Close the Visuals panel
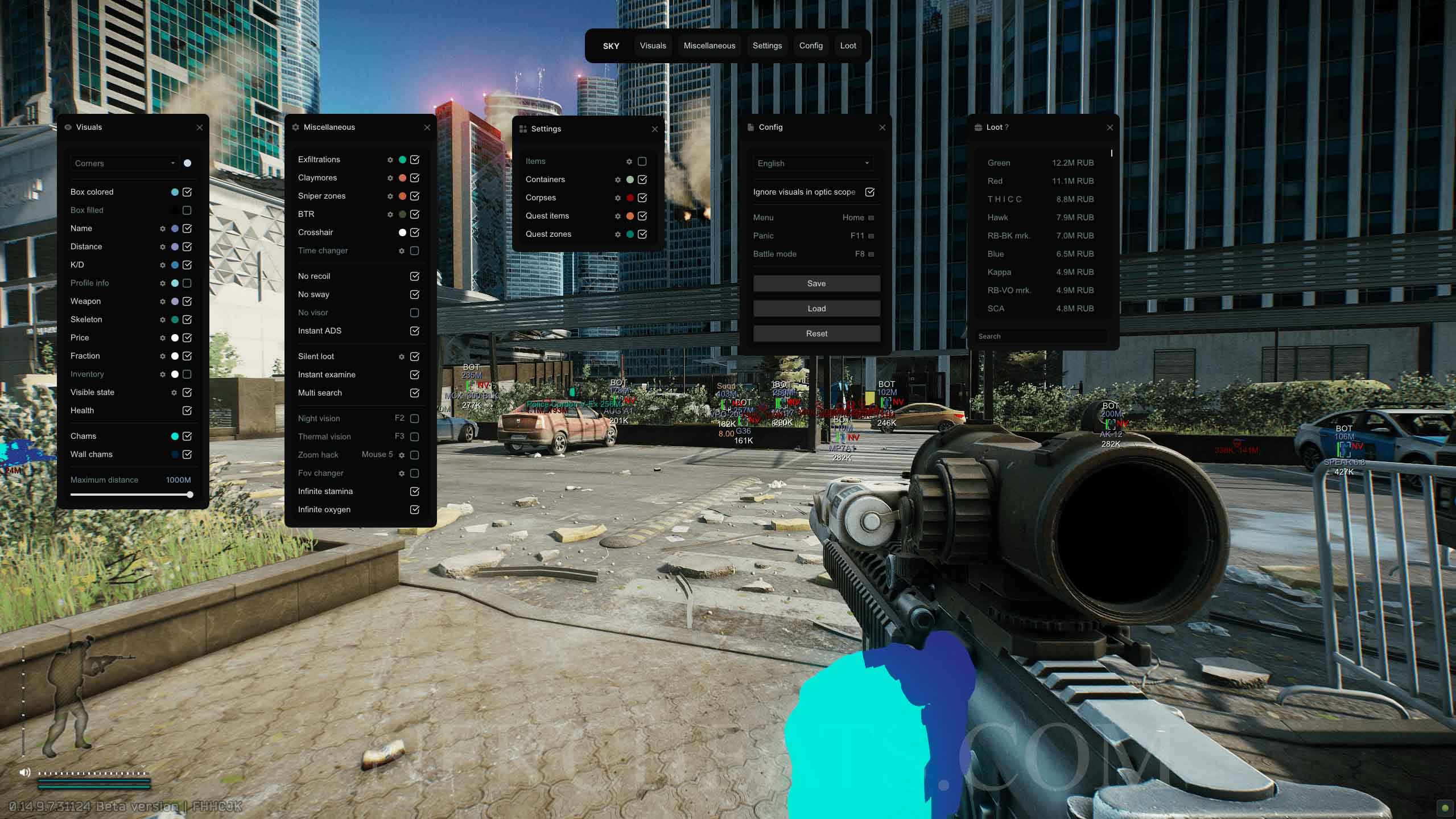The height and width of the screenshot is (819, 1456). tap(200, 127)
